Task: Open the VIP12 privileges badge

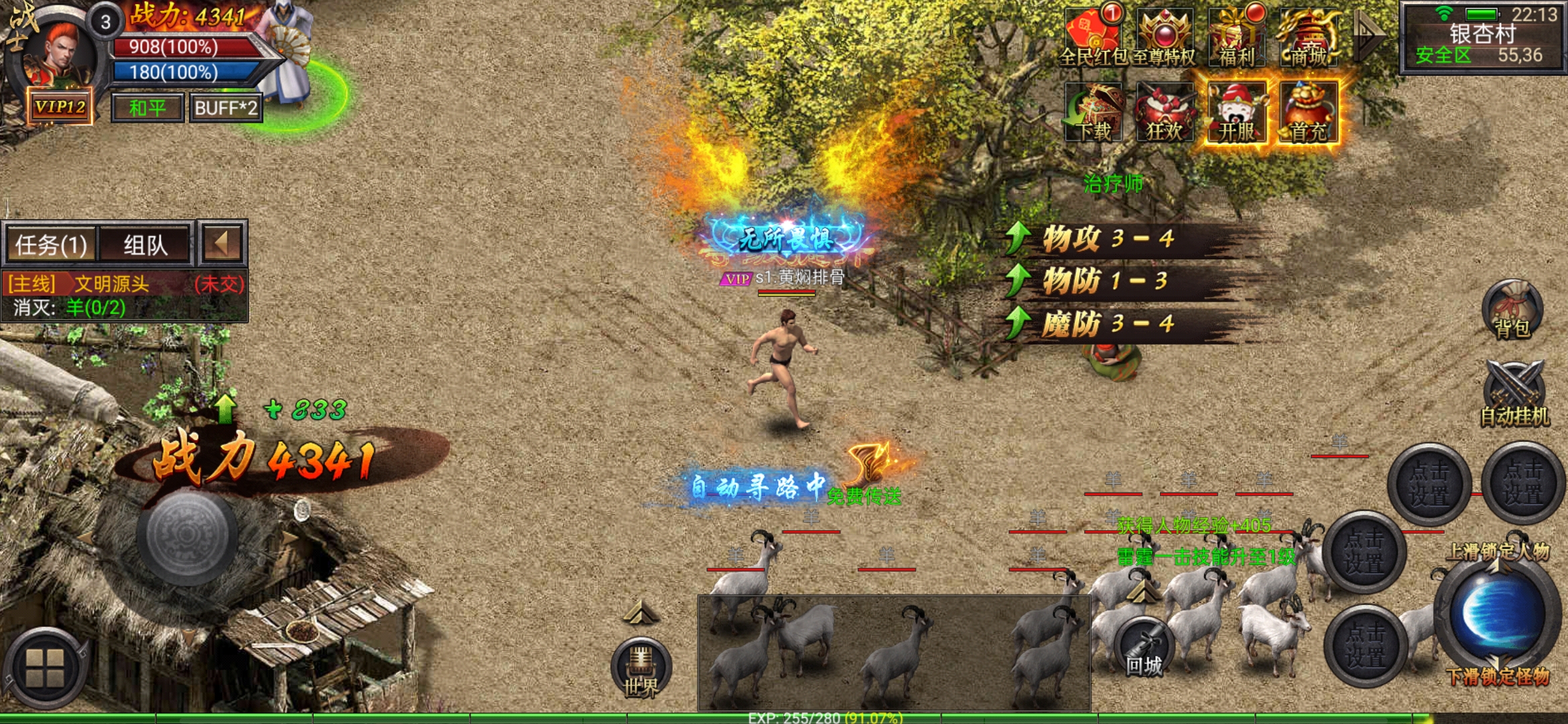Action: click(60, 107)
